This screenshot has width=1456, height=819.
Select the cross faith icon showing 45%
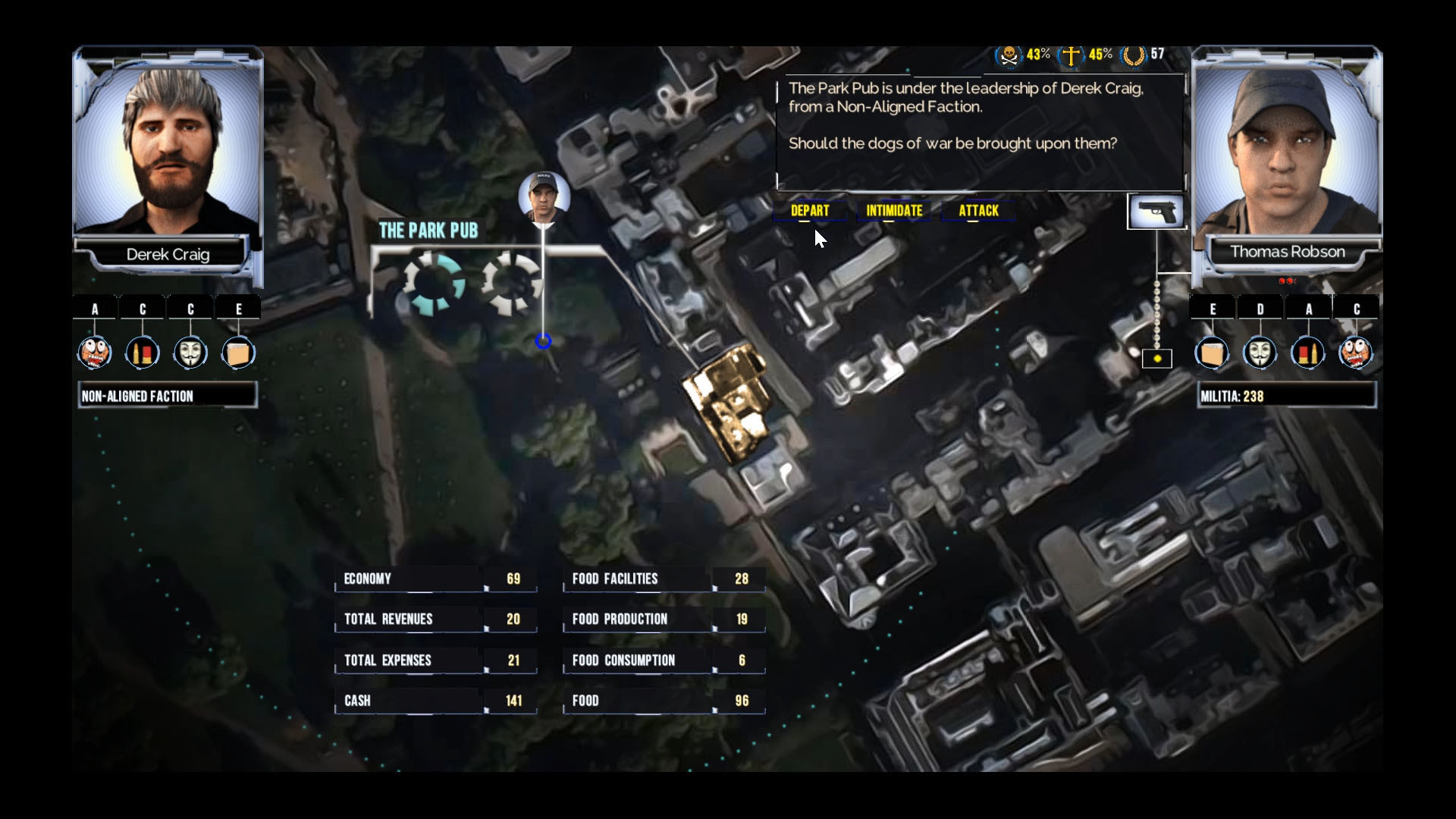[x=1072, y=53]
